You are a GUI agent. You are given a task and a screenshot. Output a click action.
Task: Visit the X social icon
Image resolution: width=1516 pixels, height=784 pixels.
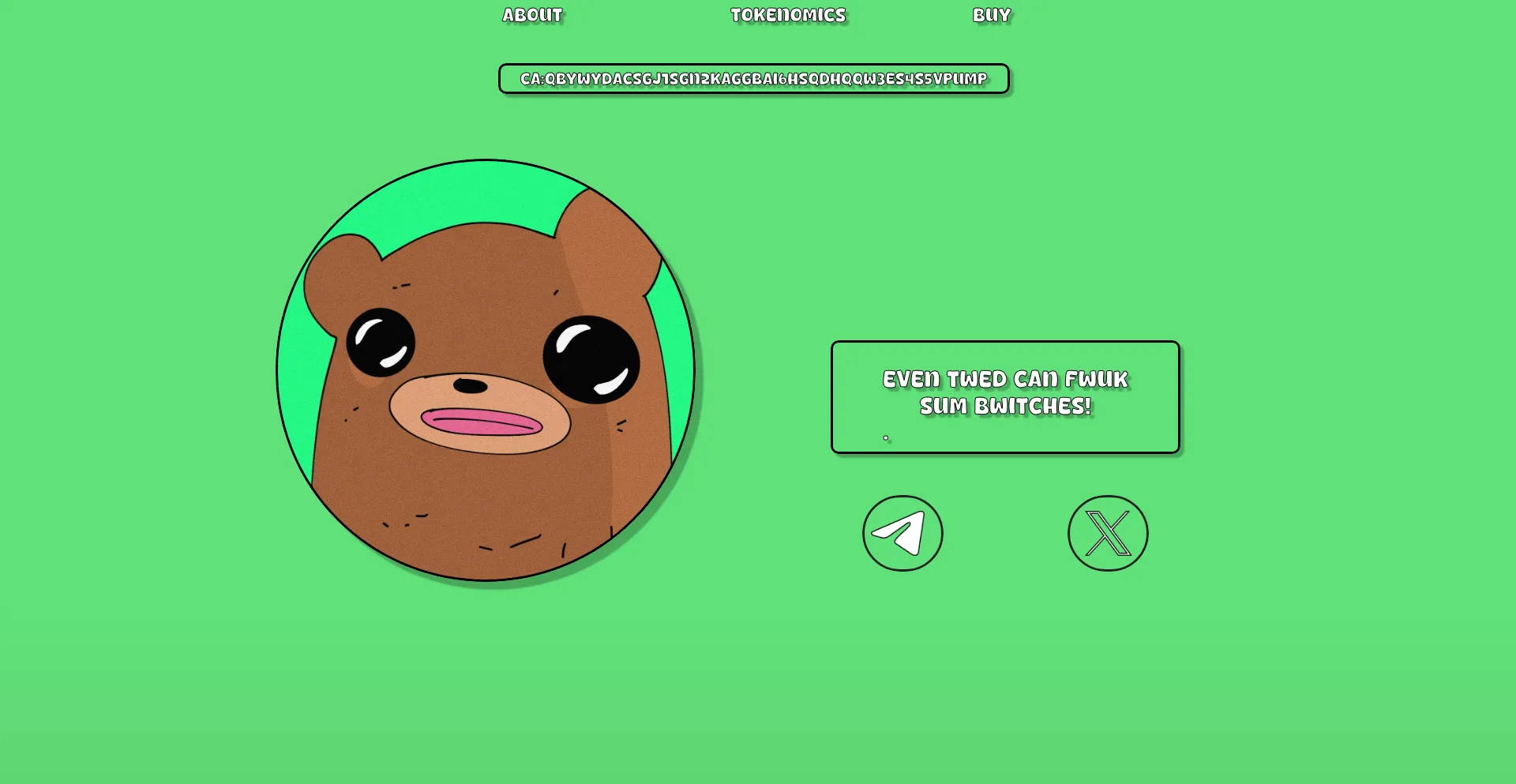1108,533
